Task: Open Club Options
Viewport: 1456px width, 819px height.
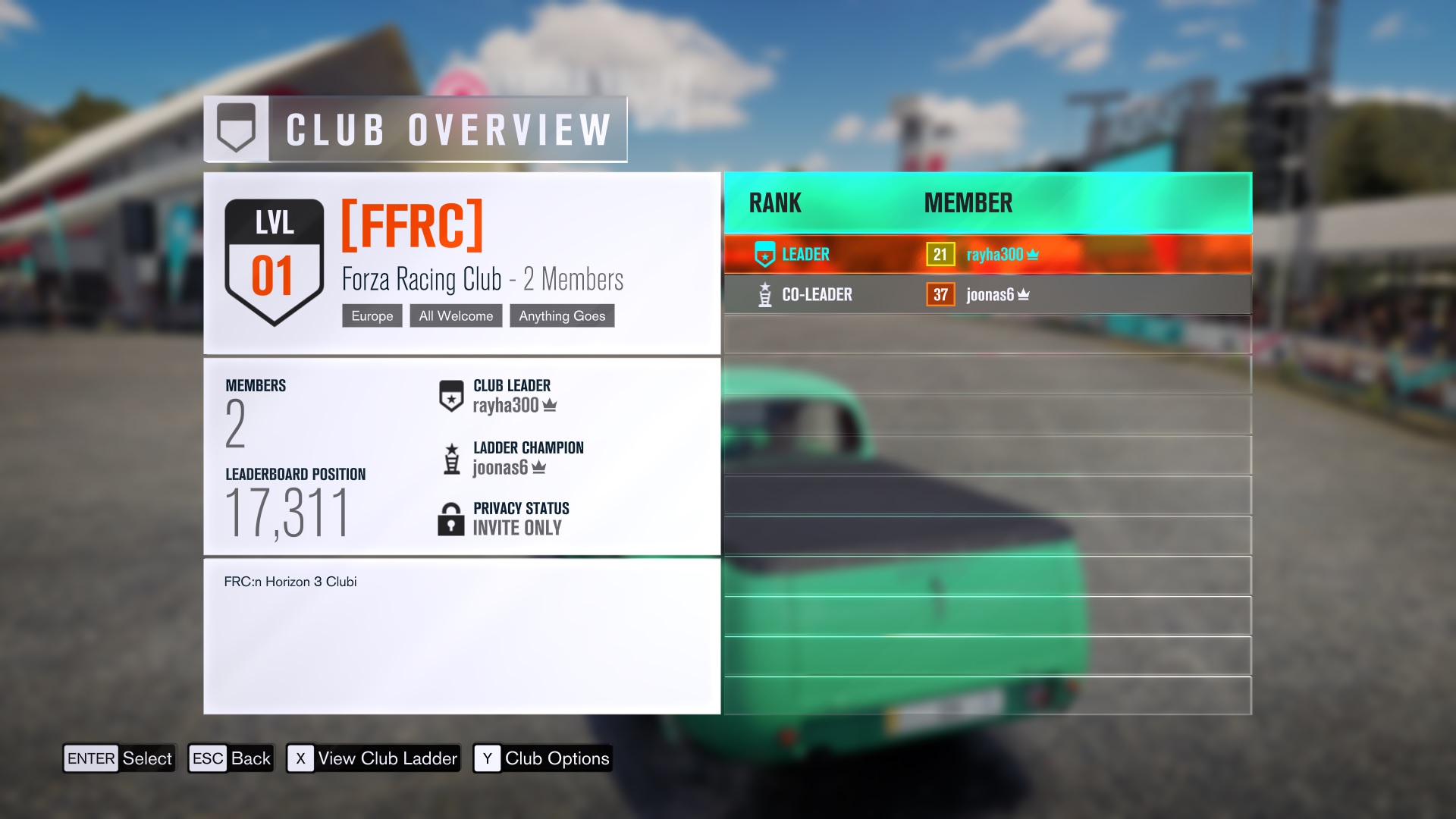Action: pyautogui.click(x=542, y=758)
